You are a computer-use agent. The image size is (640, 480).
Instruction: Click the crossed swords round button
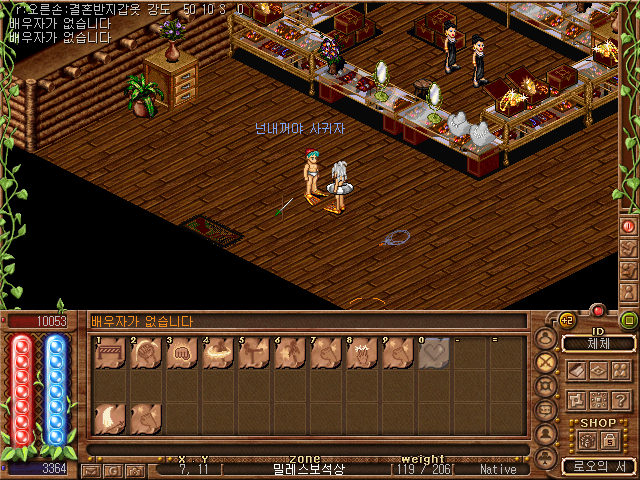[x=546, y=362]
